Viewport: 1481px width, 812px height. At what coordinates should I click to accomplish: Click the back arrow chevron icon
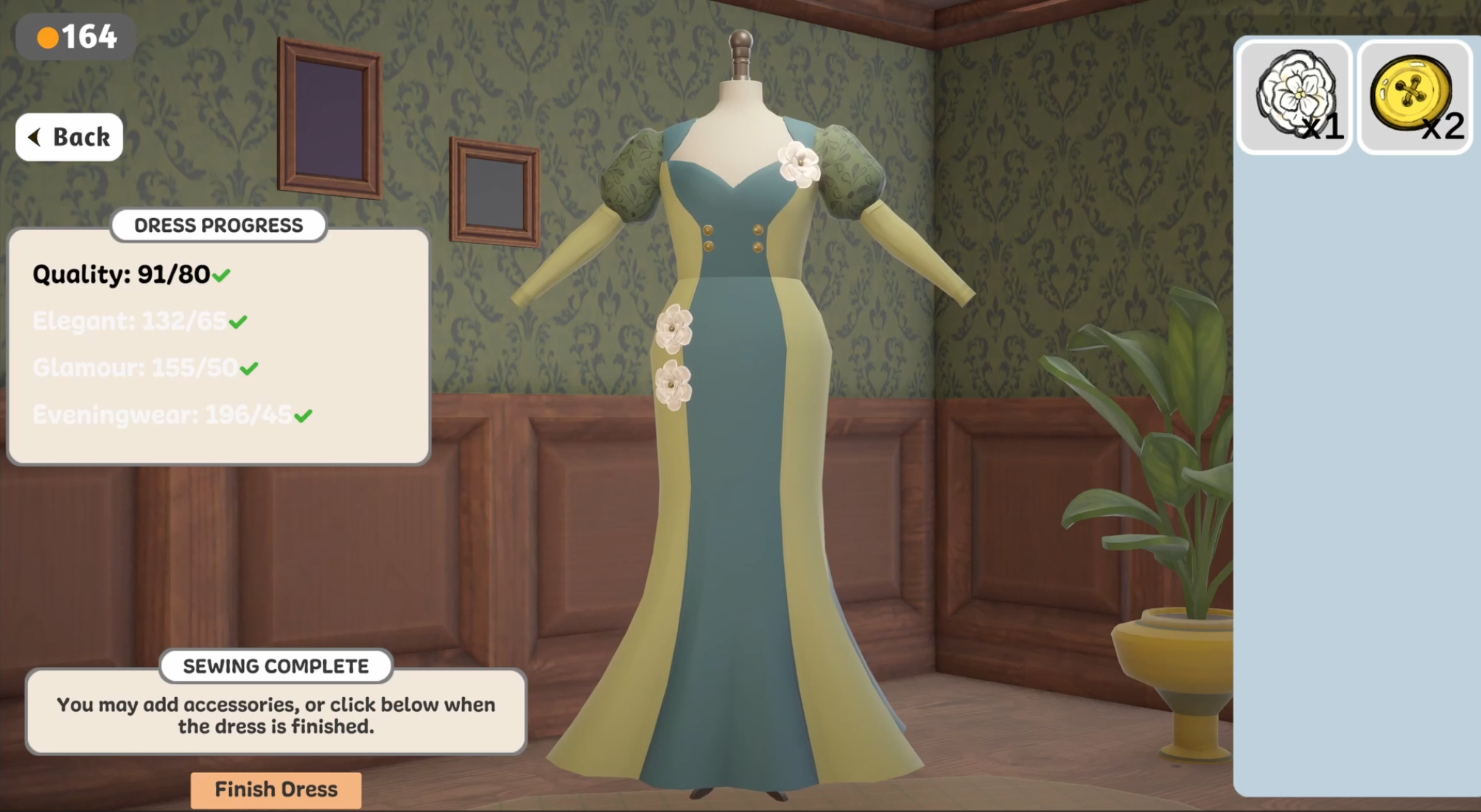tap(33, 136)
